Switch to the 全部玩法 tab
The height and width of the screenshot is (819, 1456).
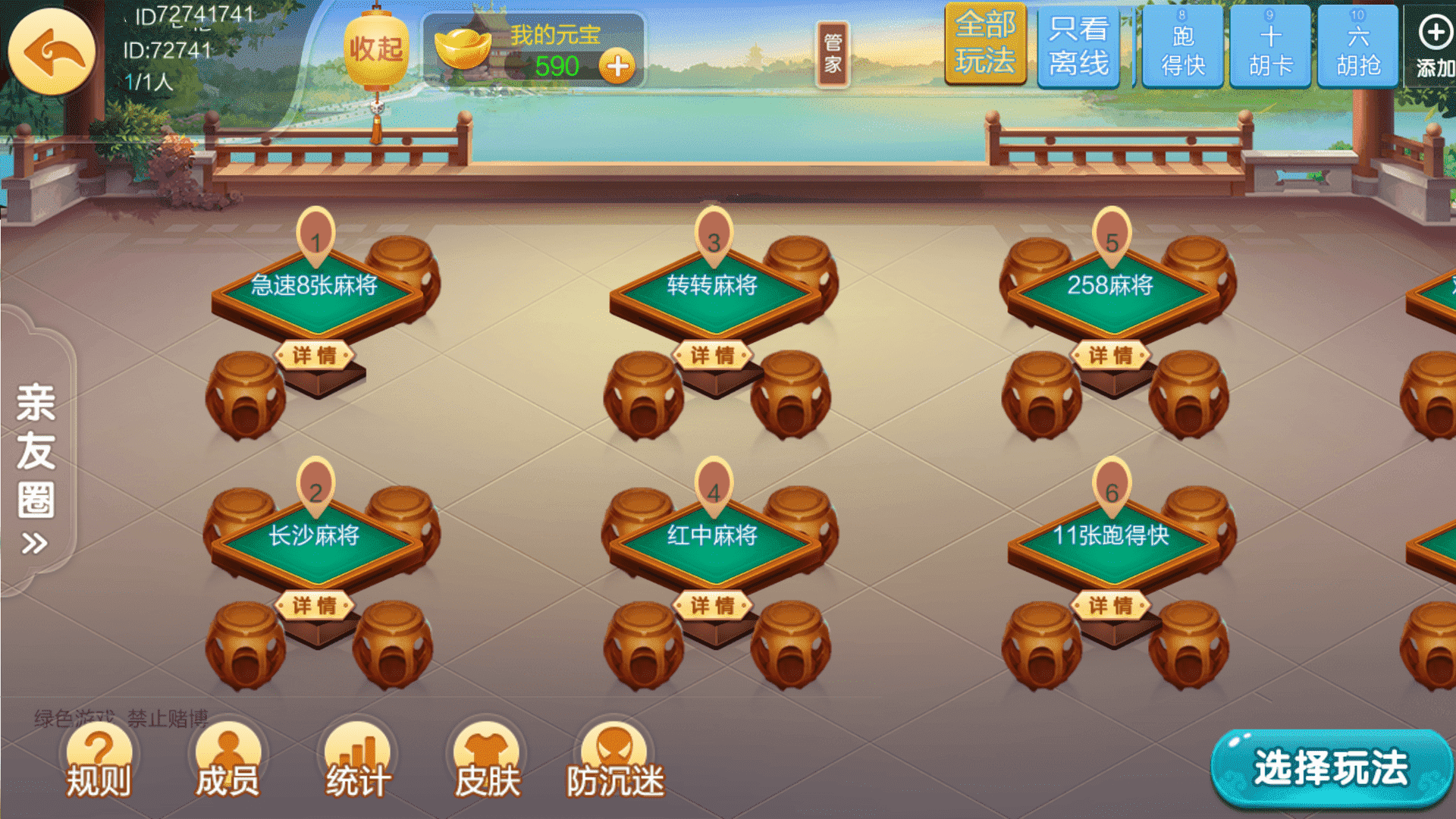coord(985,44)
